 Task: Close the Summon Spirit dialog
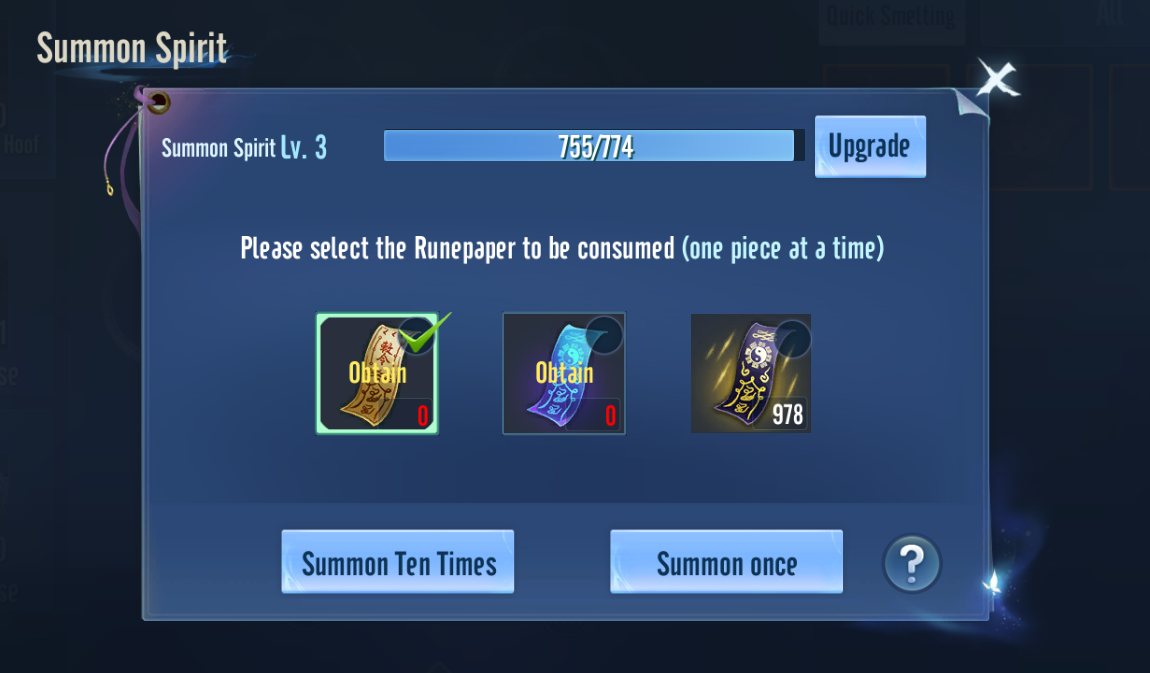(996, 79)
